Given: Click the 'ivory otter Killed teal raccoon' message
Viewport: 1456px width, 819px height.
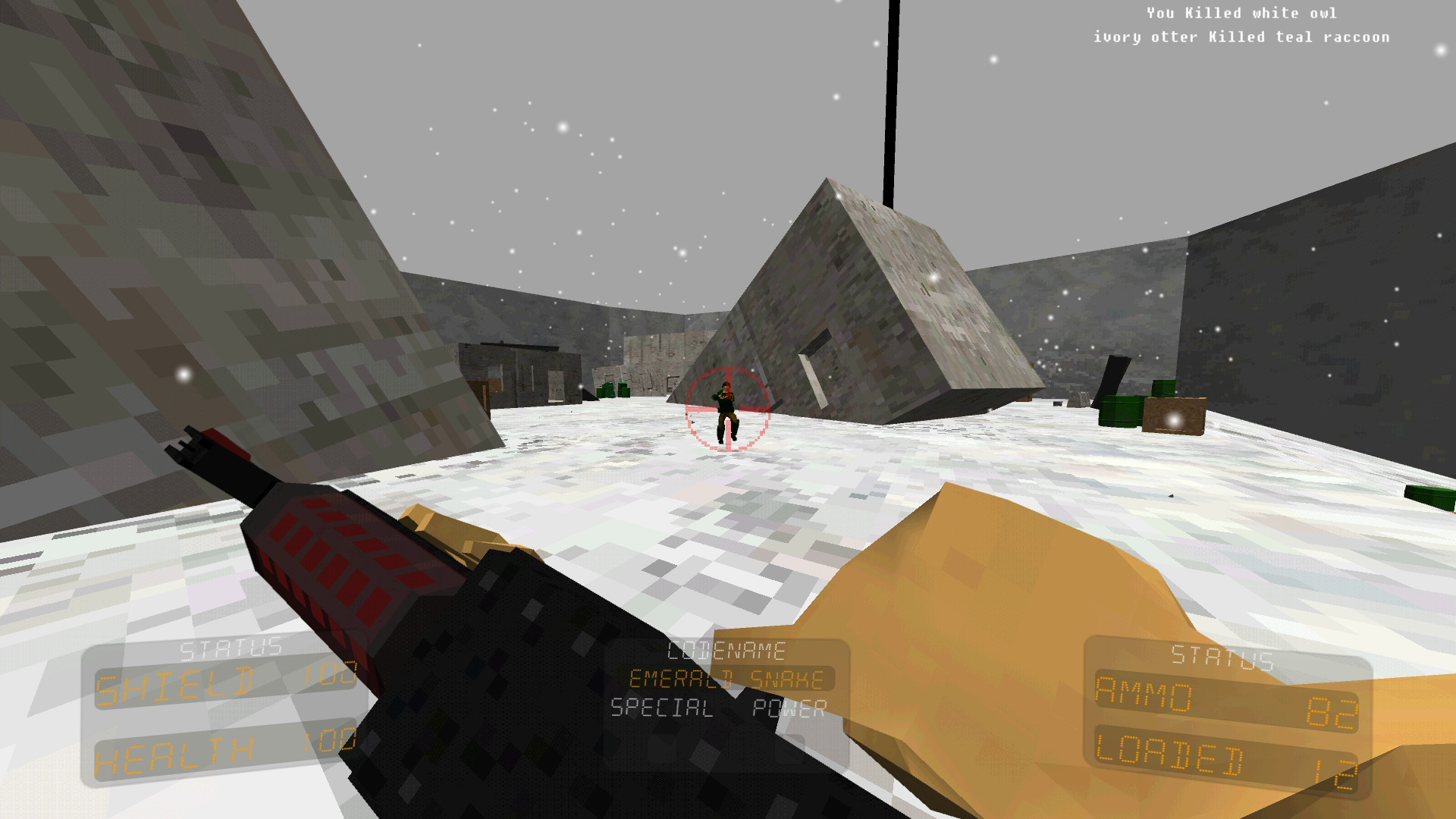Looking at the screenshot, I should tap(1241, 36).
